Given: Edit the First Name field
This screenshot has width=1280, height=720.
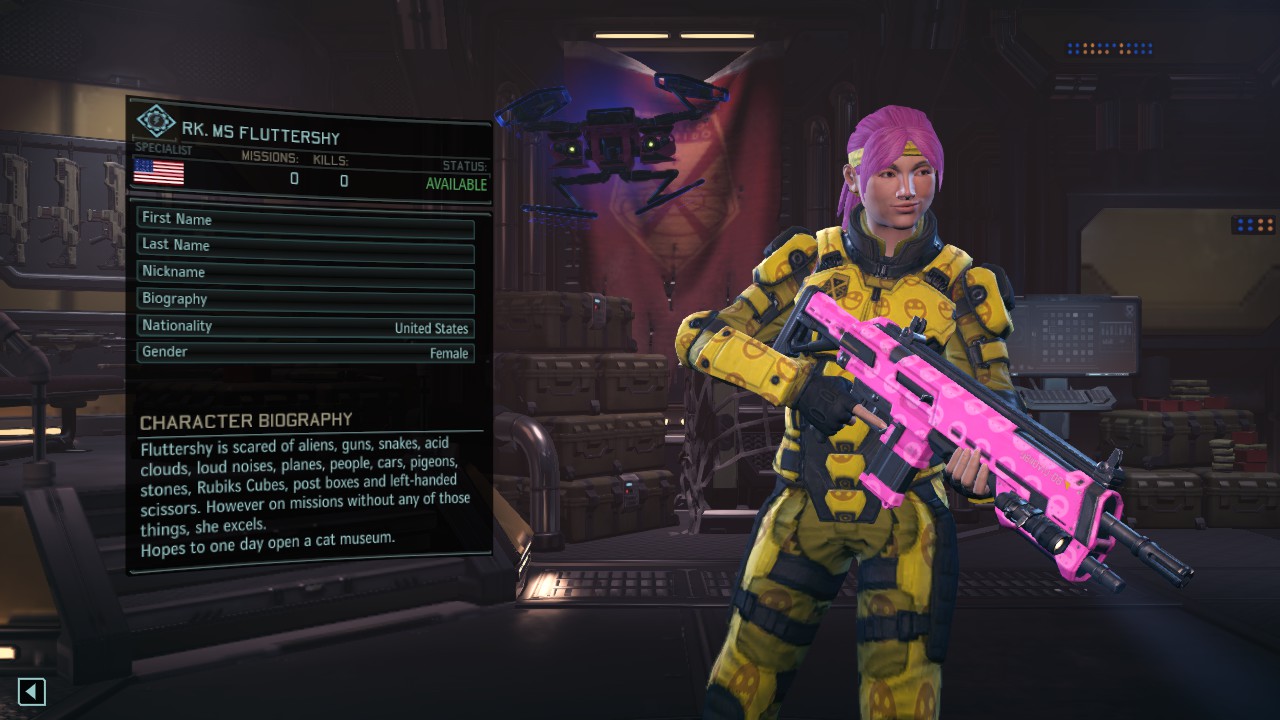Looking at the screenshot, I should (x=305, y=219).
